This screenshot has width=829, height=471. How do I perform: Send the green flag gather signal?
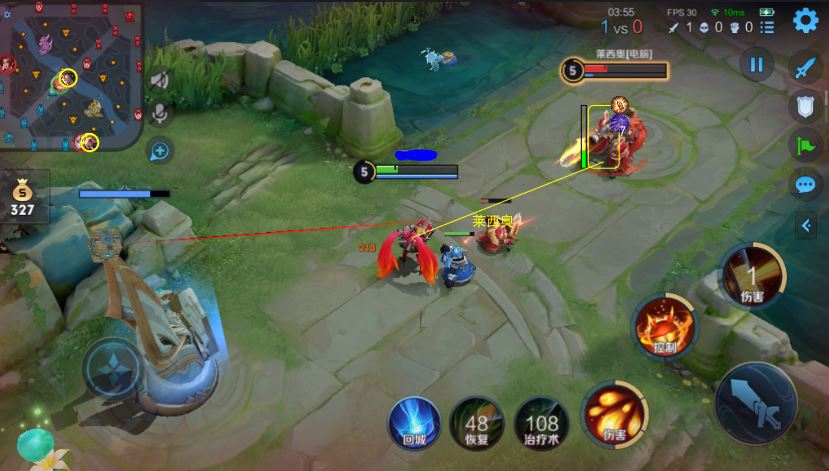[x=806, y=145]
